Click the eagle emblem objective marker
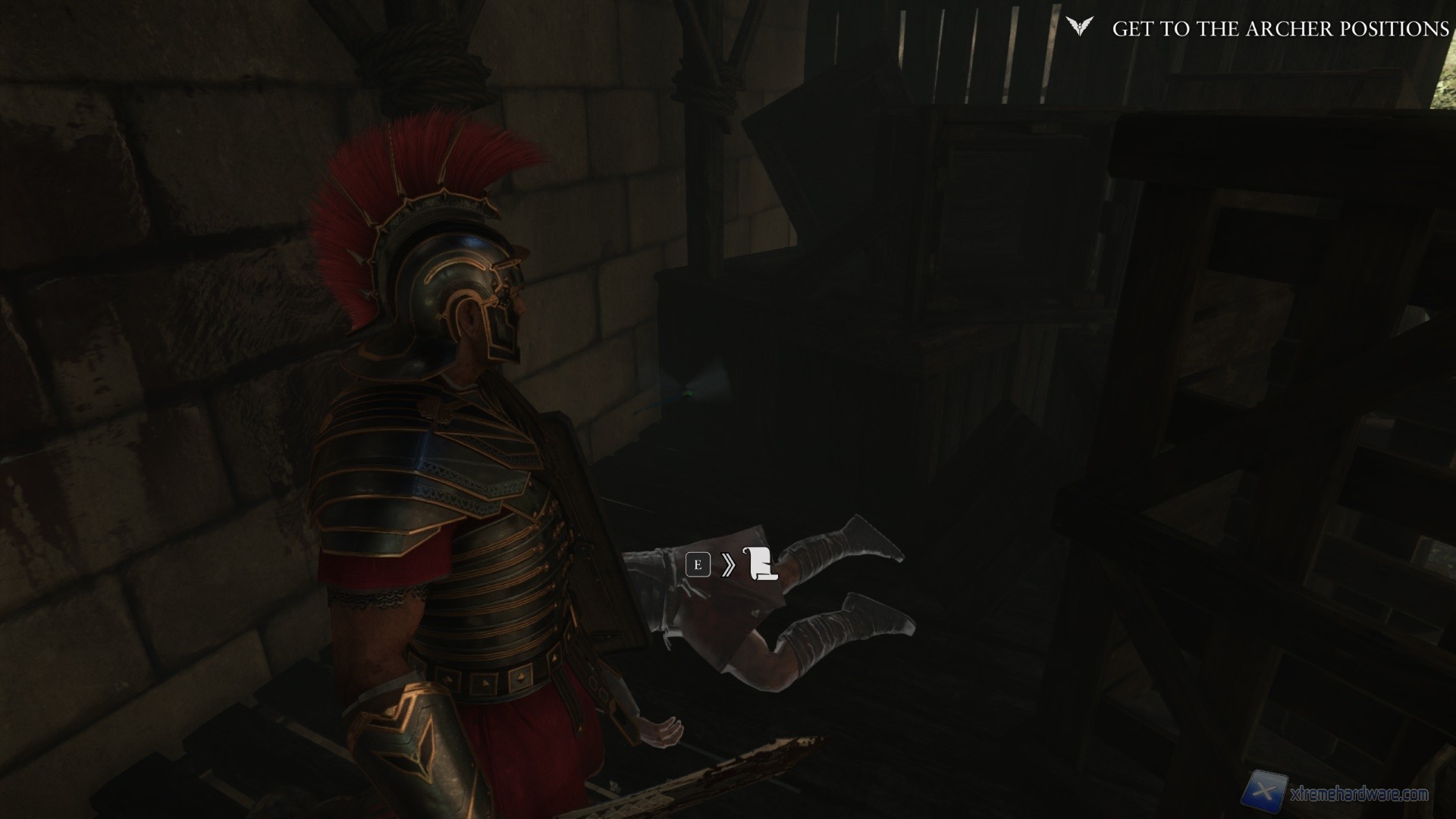Screen dimensions: 1456x819 coord(1079,28)
